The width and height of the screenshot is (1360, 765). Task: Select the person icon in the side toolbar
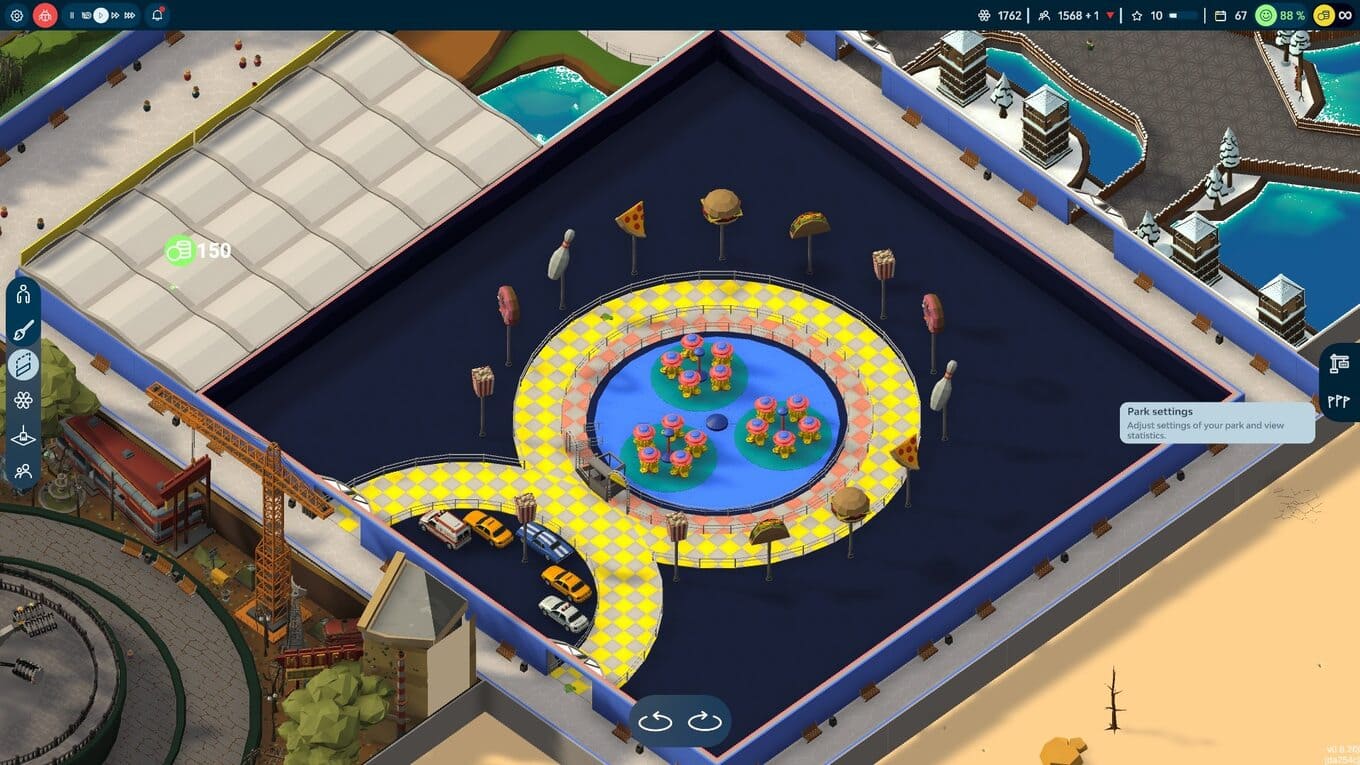[24, 294]
